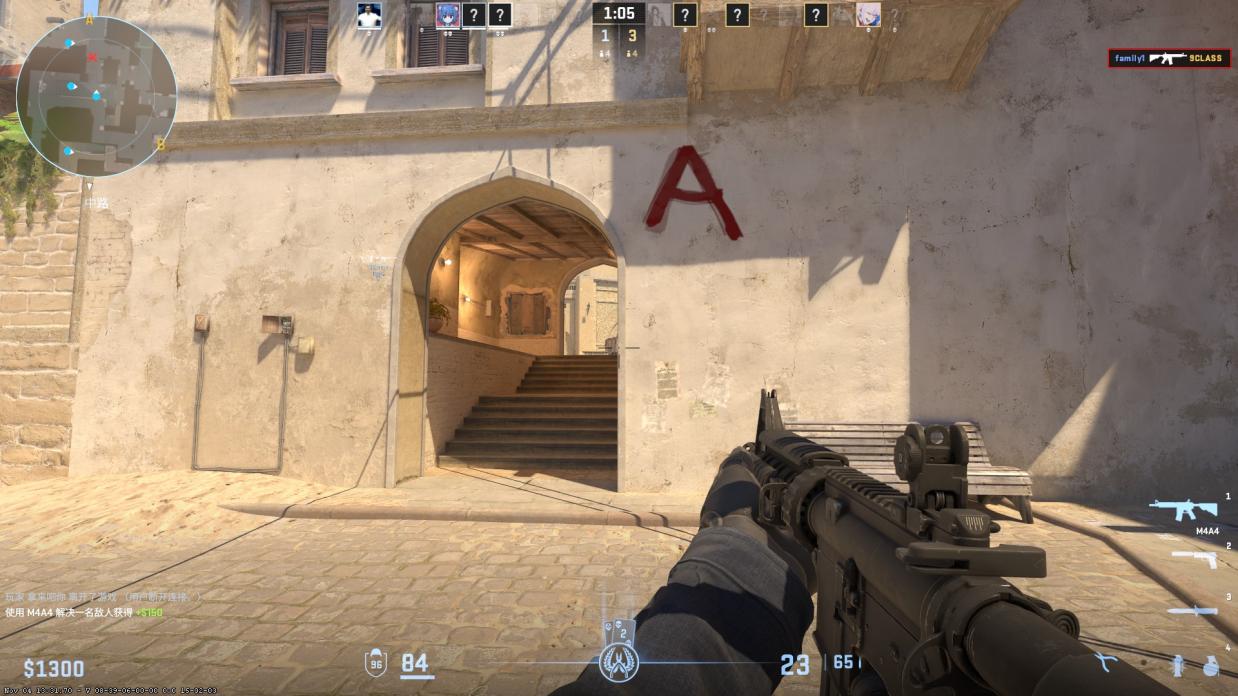Select the white-haired anime player avatar
The width and height of the screenshot is (1238, 696).
point(868,15)
